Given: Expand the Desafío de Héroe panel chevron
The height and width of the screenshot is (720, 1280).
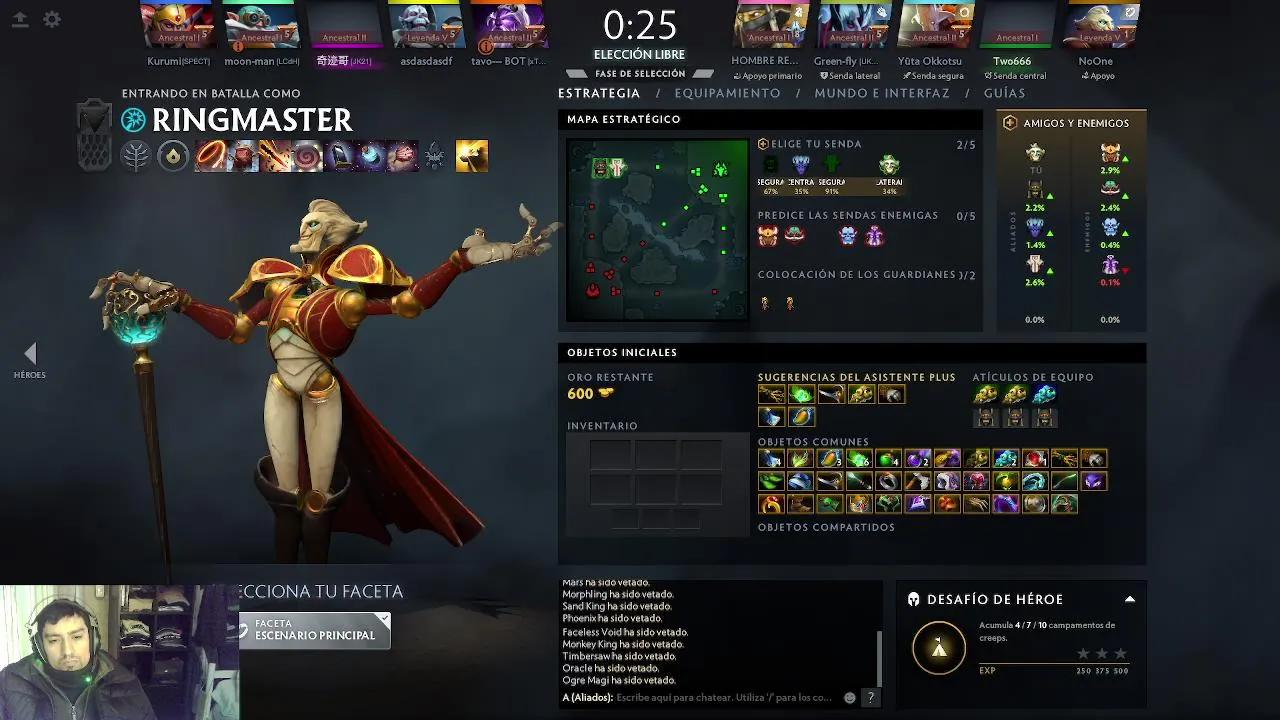Looking at the screenshot, I should pyautogui.click(x=1129, y=599).
